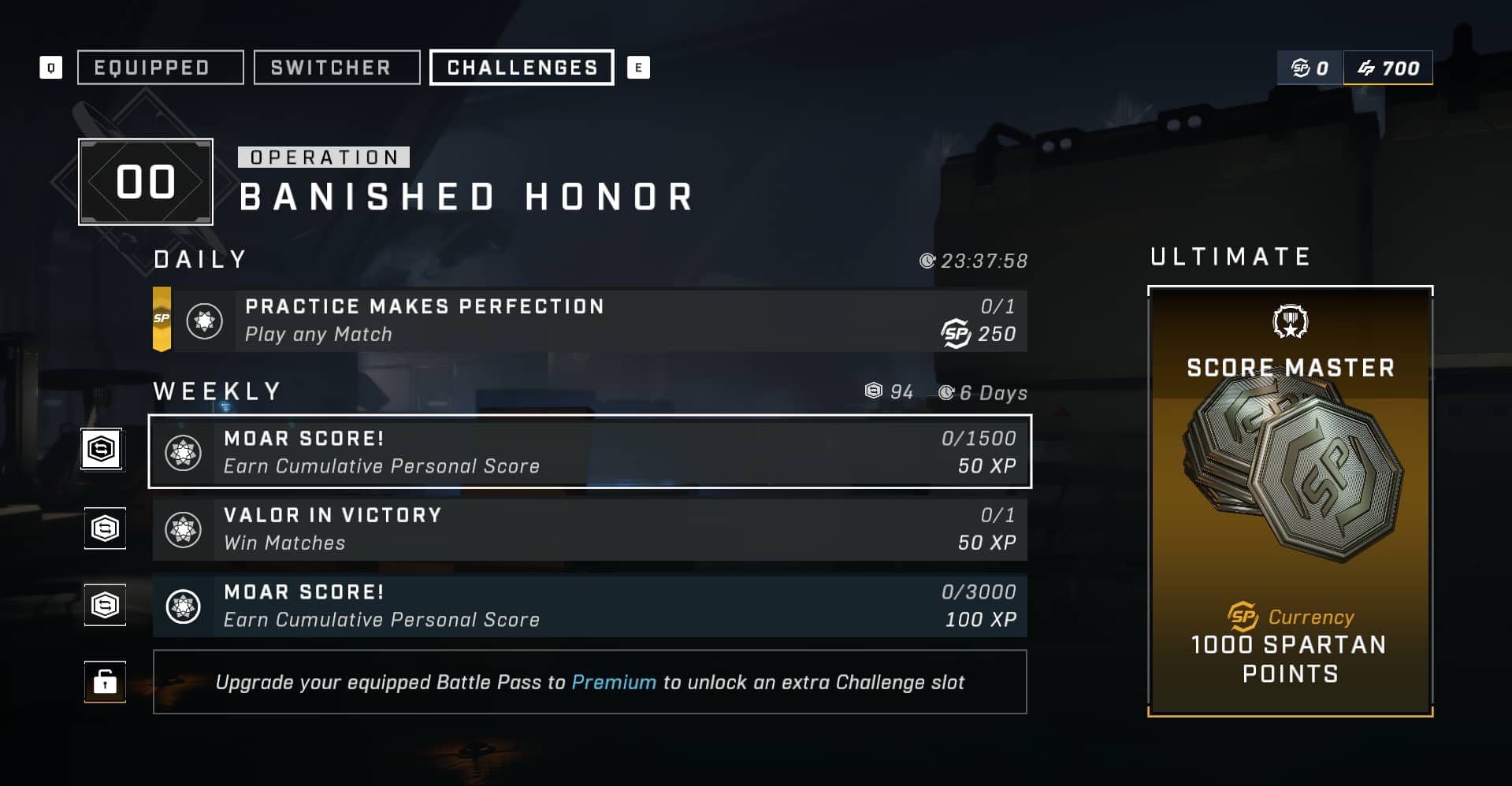Select the CHALLENGES tab
This screenshot has height=786, width=1512.
click(x=521, y=68)
